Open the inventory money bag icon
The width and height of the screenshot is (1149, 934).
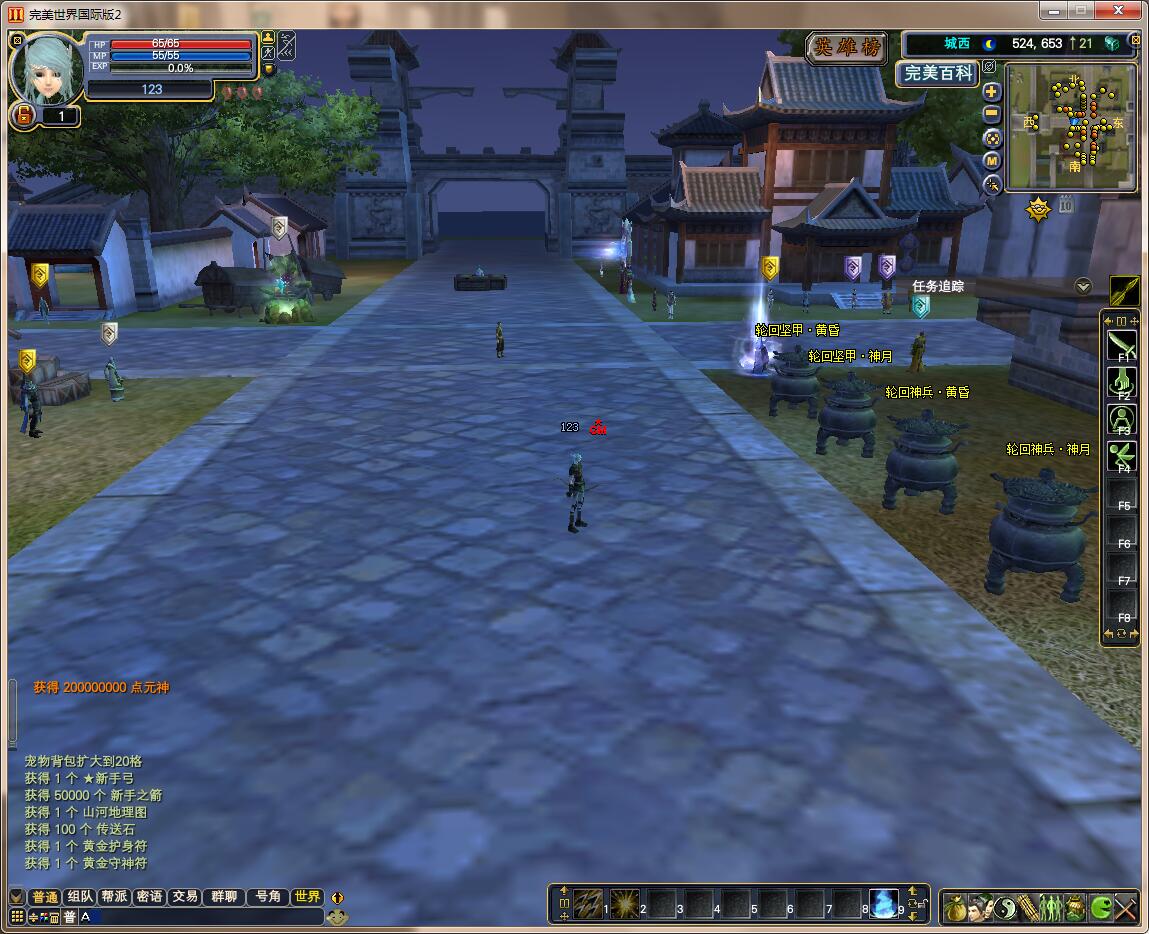pyautogui.click(x=955, y=908)
